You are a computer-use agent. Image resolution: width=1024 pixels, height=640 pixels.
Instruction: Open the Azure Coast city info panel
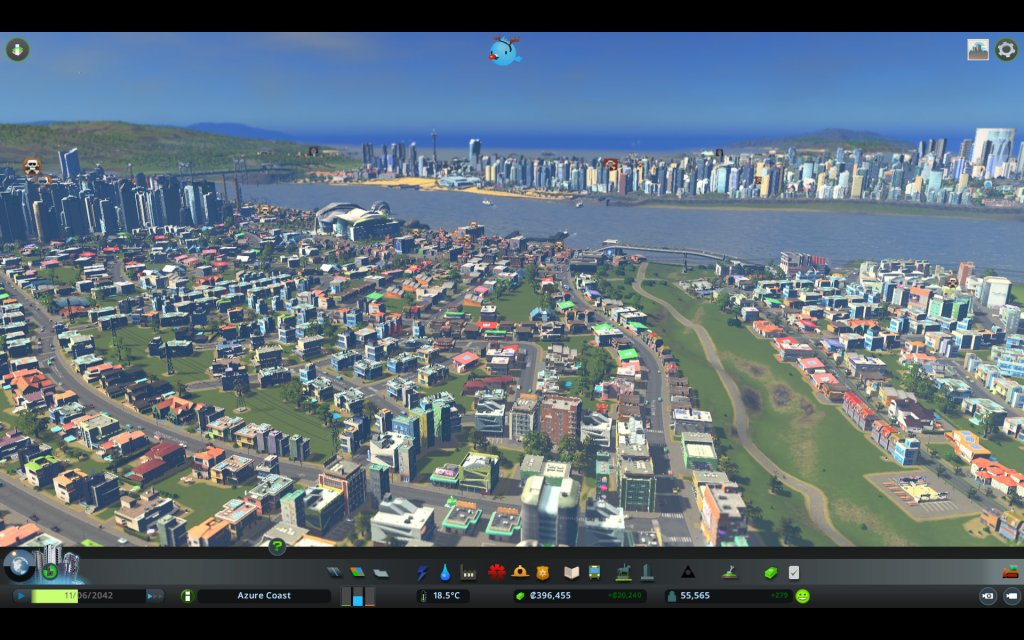tap(264, 596)
